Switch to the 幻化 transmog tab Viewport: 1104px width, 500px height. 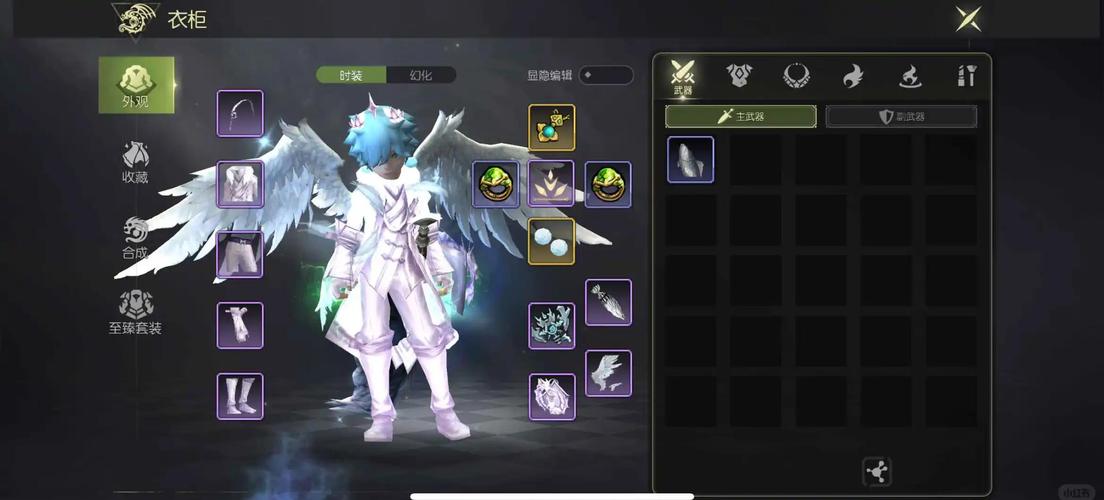pyautogui.click(x=421, y=75)
